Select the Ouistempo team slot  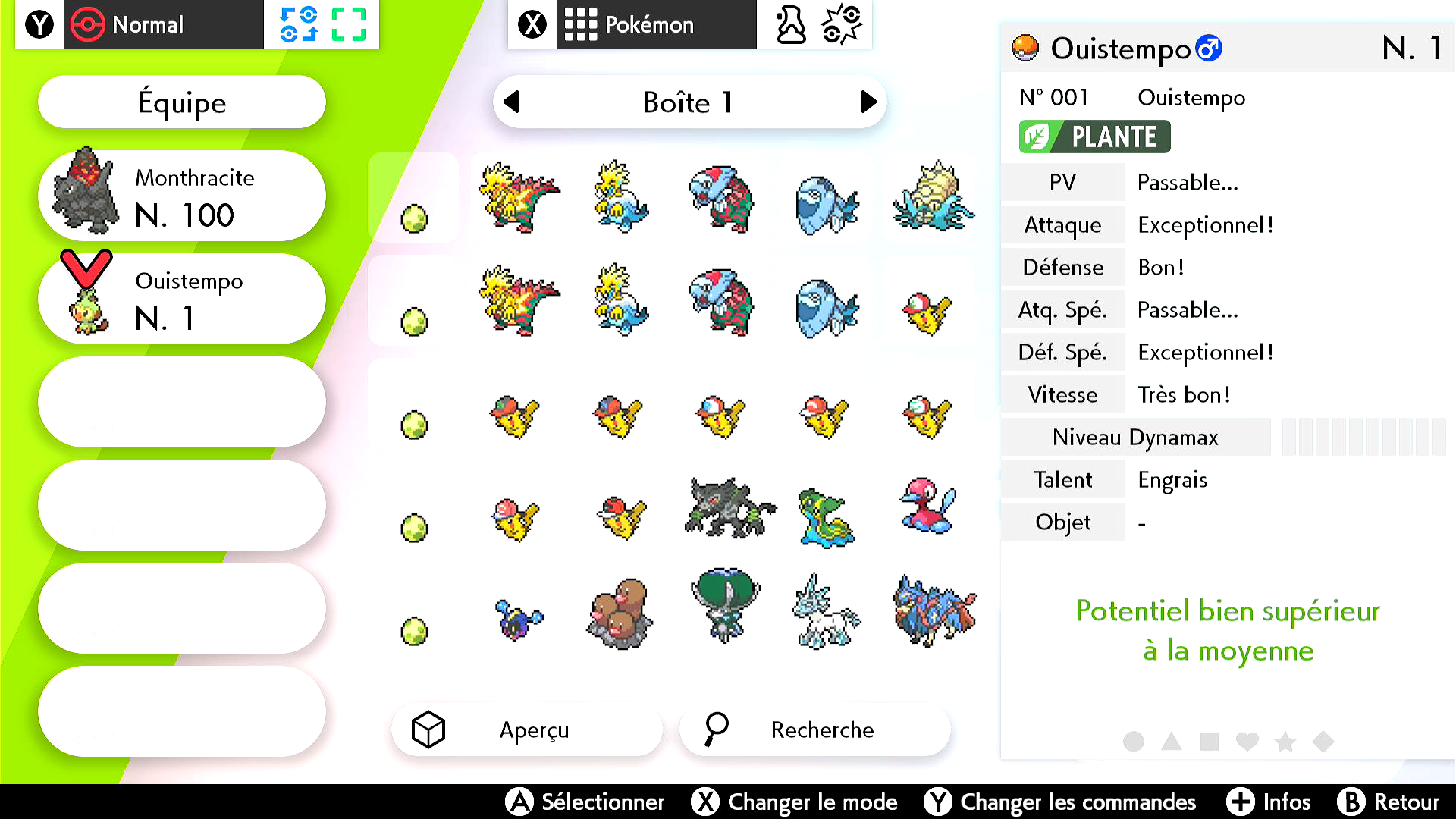click(x=182, y=299)
